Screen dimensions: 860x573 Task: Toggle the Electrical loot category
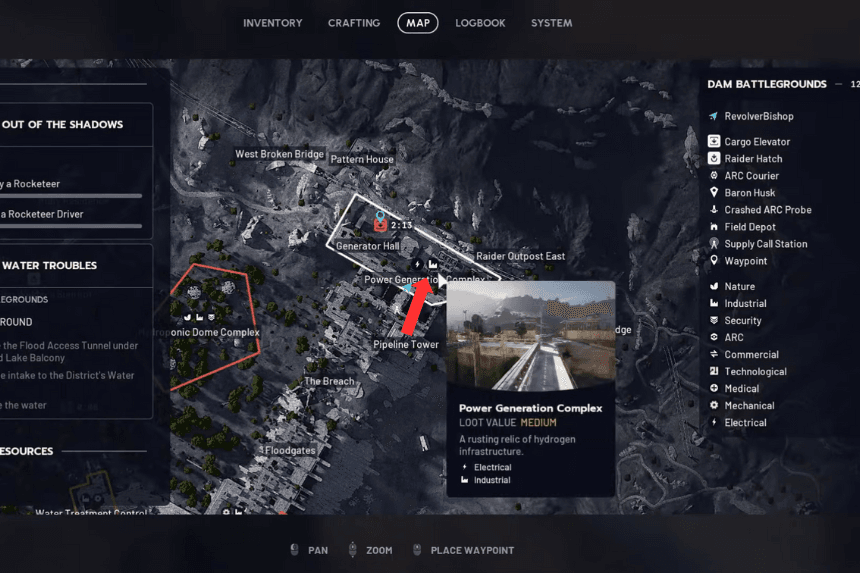point(745,423)
